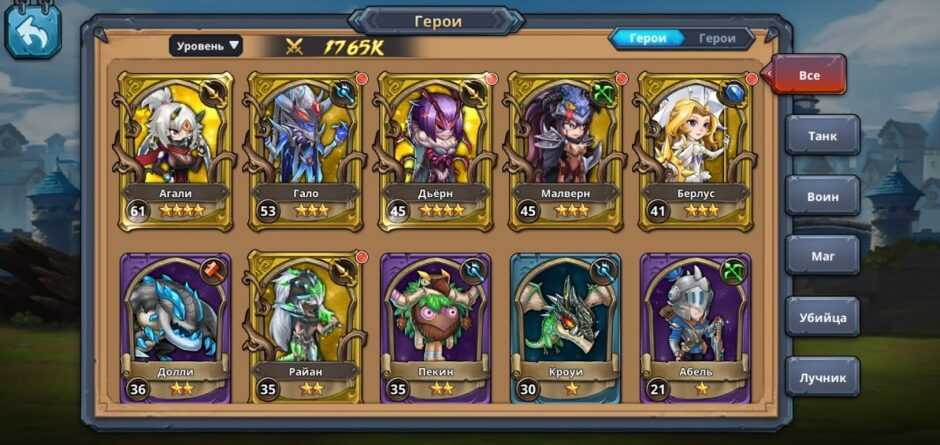The width and height of the screenshot is (940, 445).
Task: Select the hero card Агали
Action: tap(175, 150)
